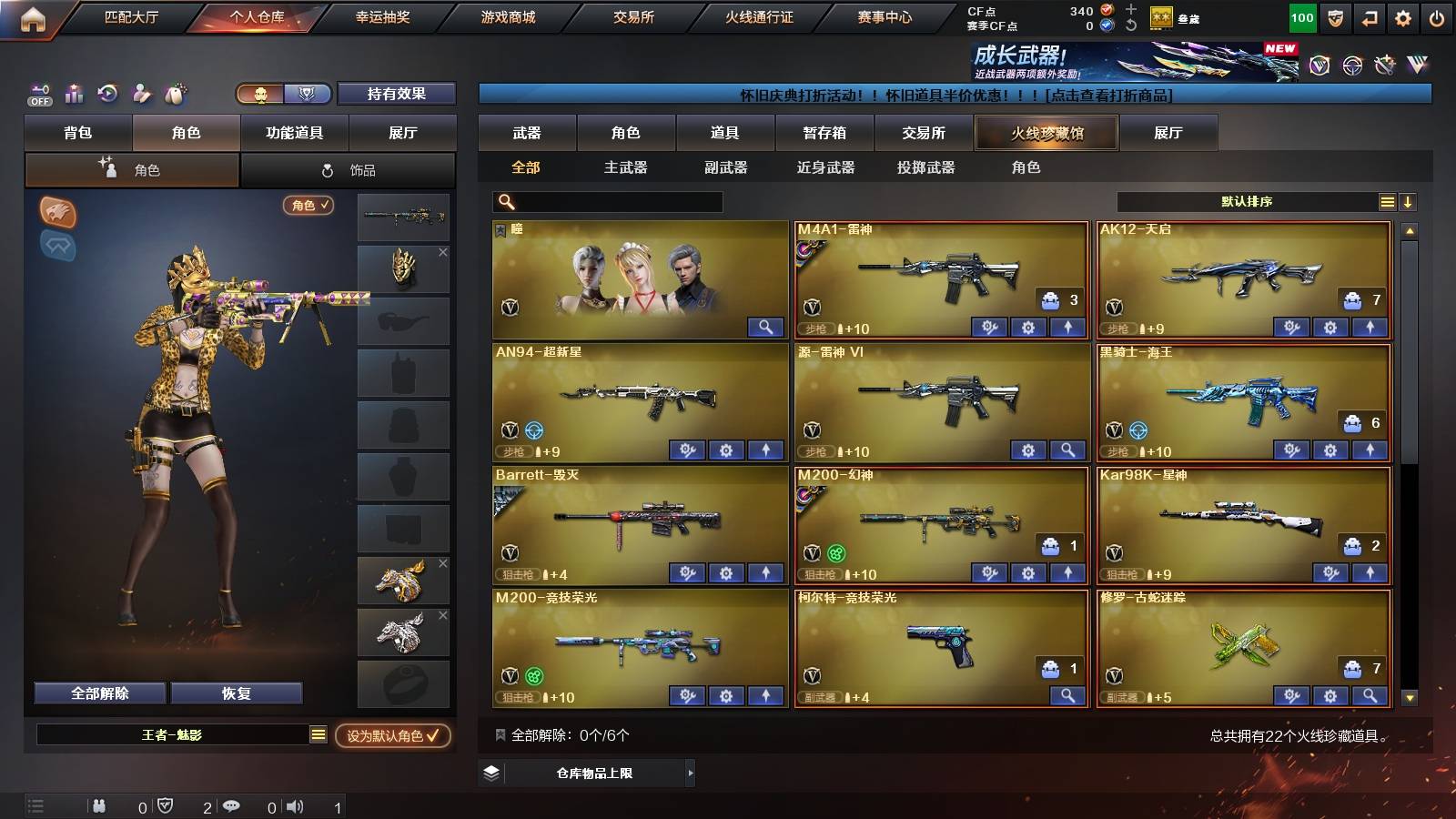Screen dimensions: 1456x819
Task: Toggle the OFF key switch above character panel
Action: coord(38,93)
